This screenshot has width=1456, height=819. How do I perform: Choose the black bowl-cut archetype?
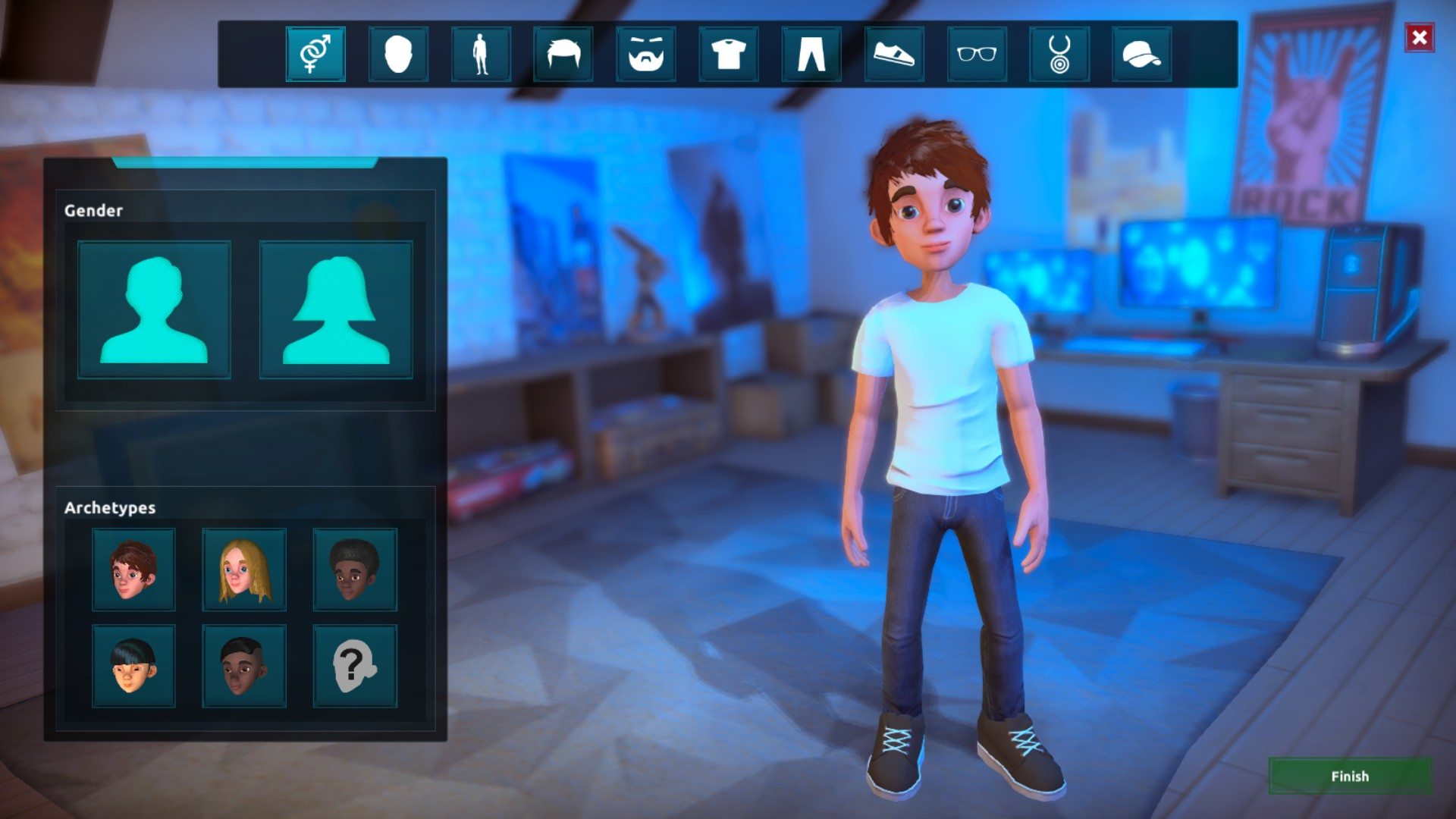coord(133,666)
